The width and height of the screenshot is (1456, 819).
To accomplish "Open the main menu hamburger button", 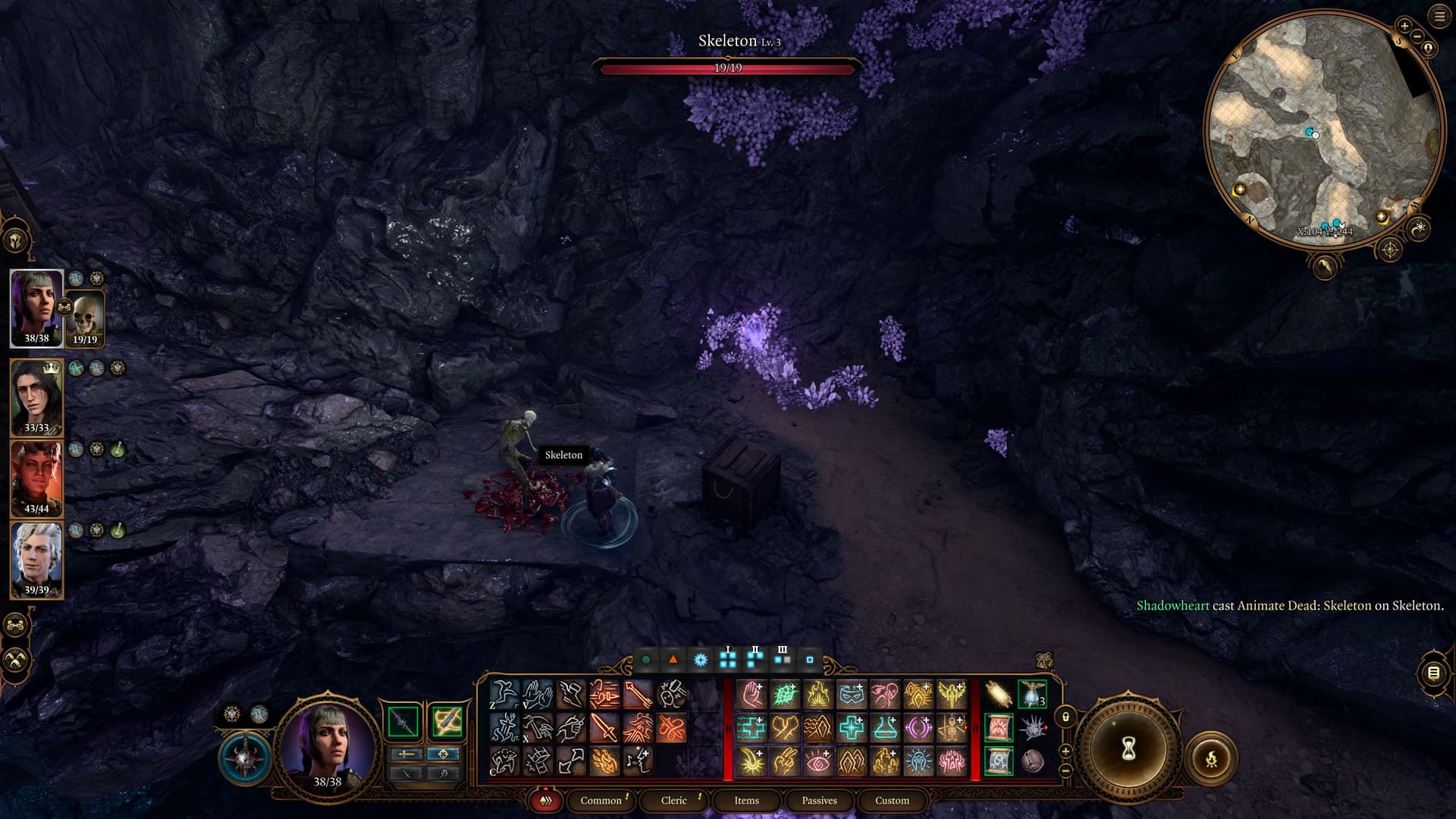I will pyautogui.click(x=1439, y=16).
